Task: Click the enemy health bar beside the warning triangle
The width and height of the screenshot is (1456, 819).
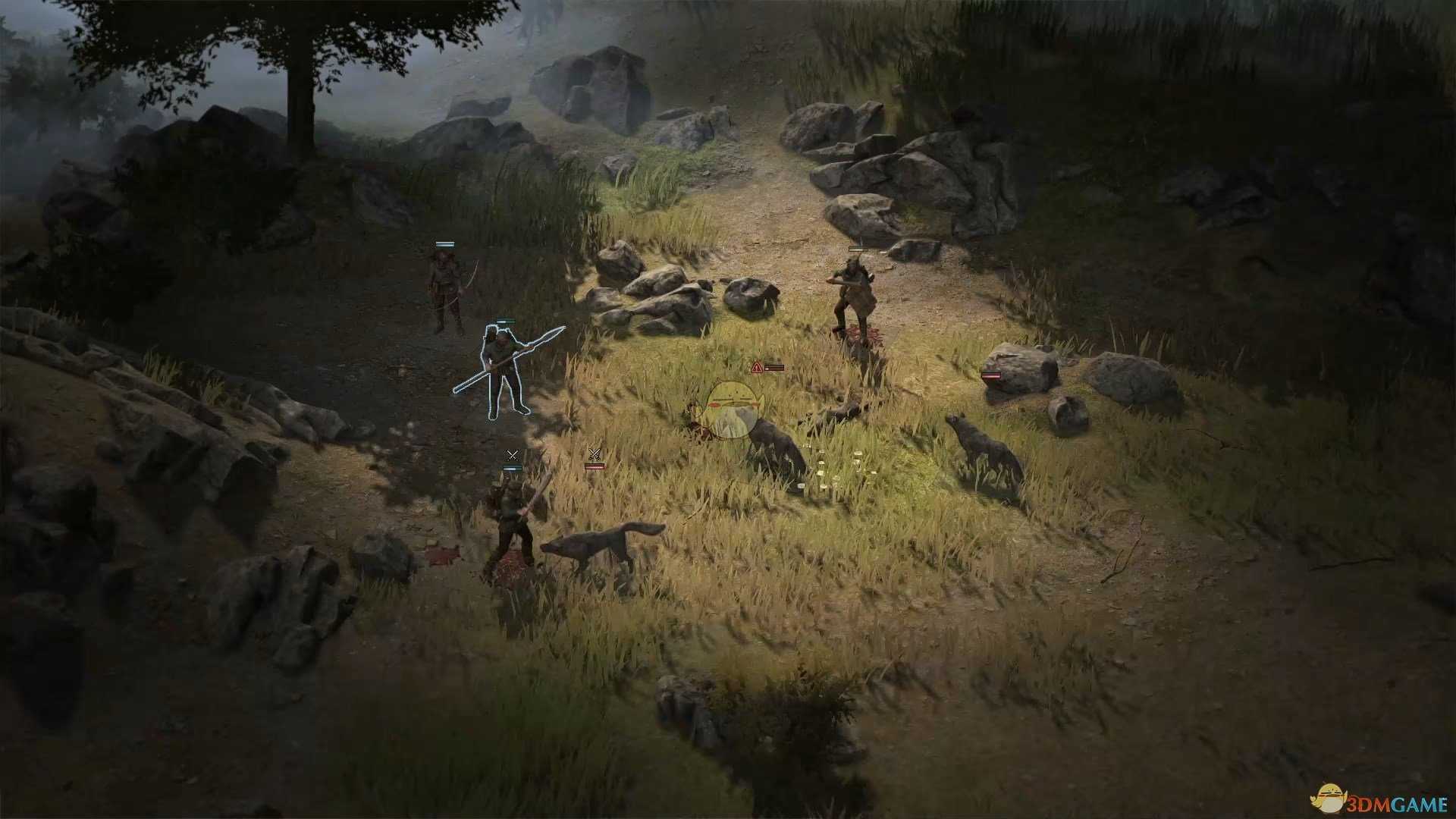Action: (774, 368)
